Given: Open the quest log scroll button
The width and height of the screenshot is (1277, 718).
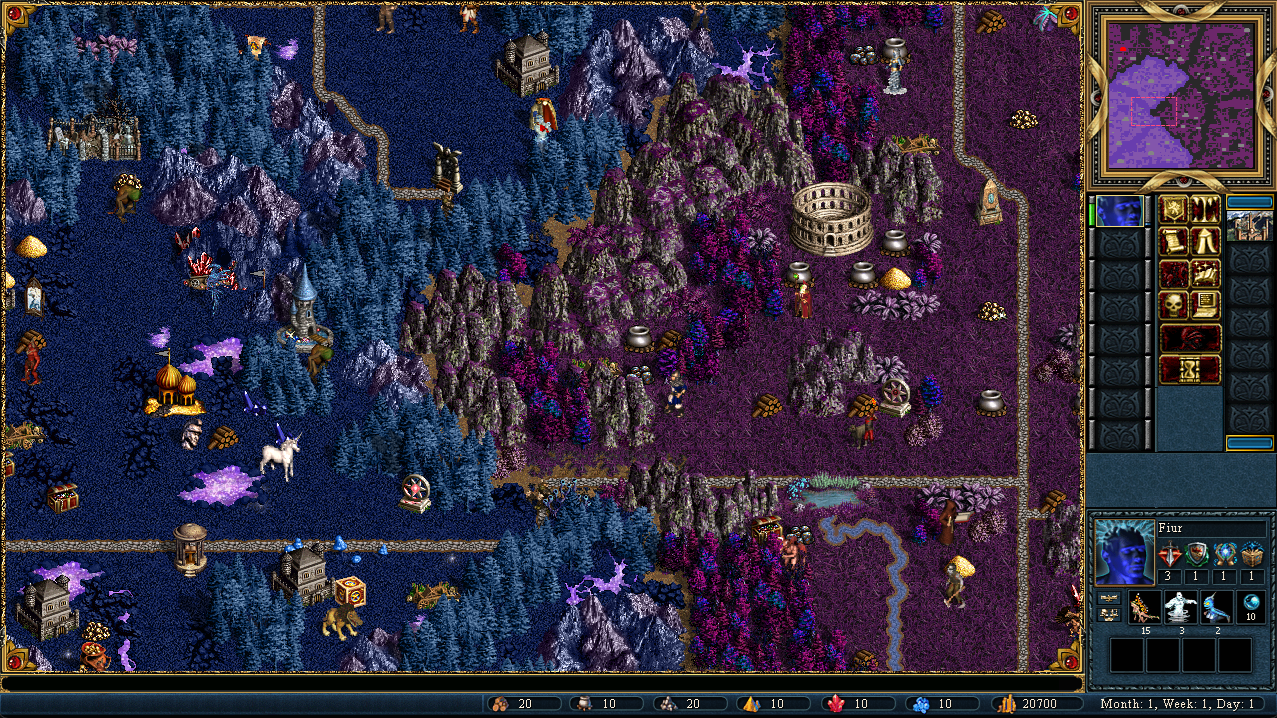Looking at the screenshot, I should (1174, 241).
